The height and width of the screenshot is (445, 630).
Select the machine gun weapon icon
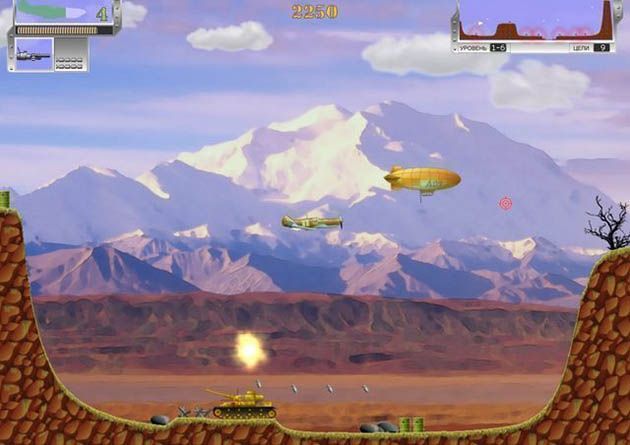[x=33, y=54]
